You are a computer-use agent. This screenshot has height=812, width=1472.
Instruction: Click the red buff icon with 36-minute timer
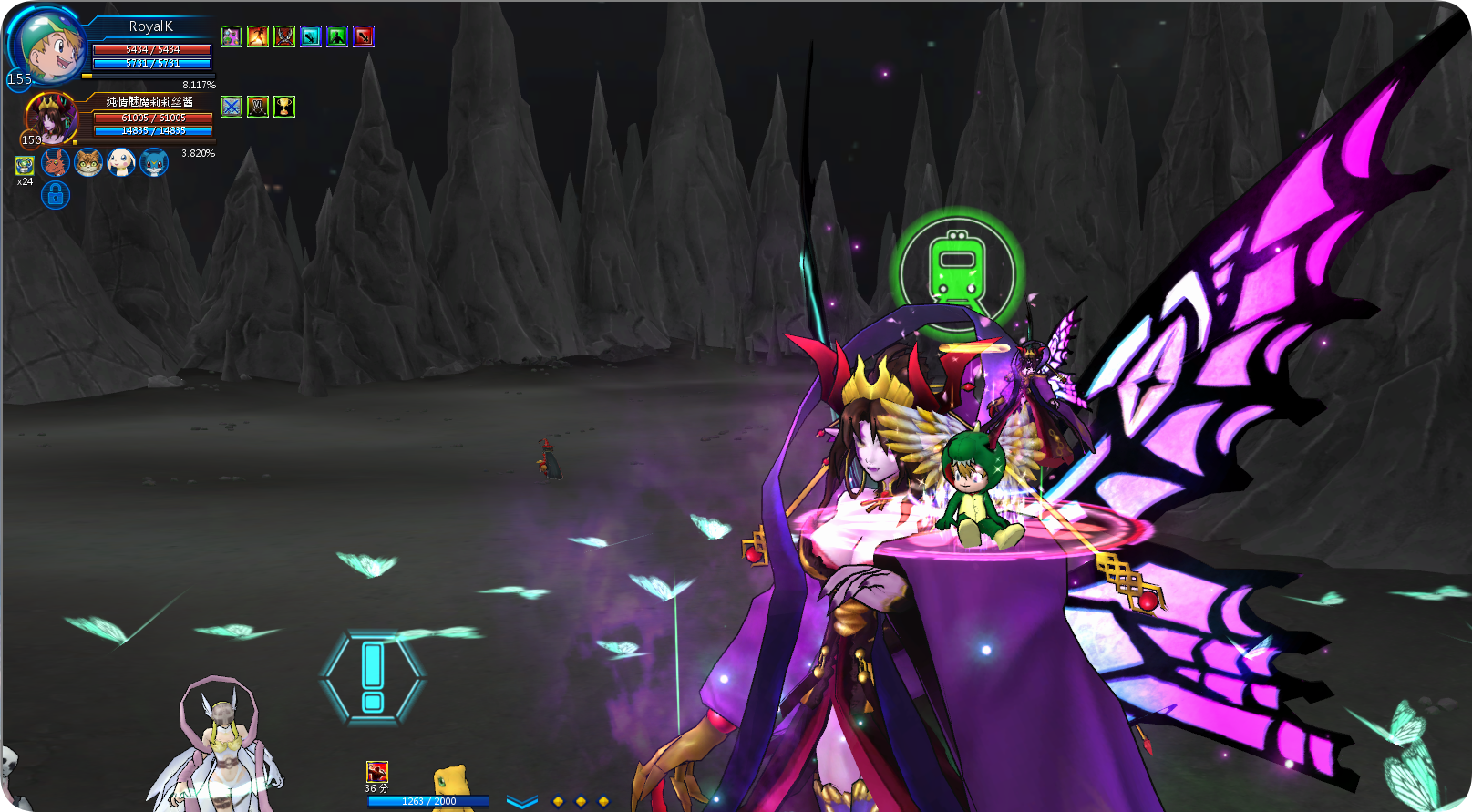(377, 772)
